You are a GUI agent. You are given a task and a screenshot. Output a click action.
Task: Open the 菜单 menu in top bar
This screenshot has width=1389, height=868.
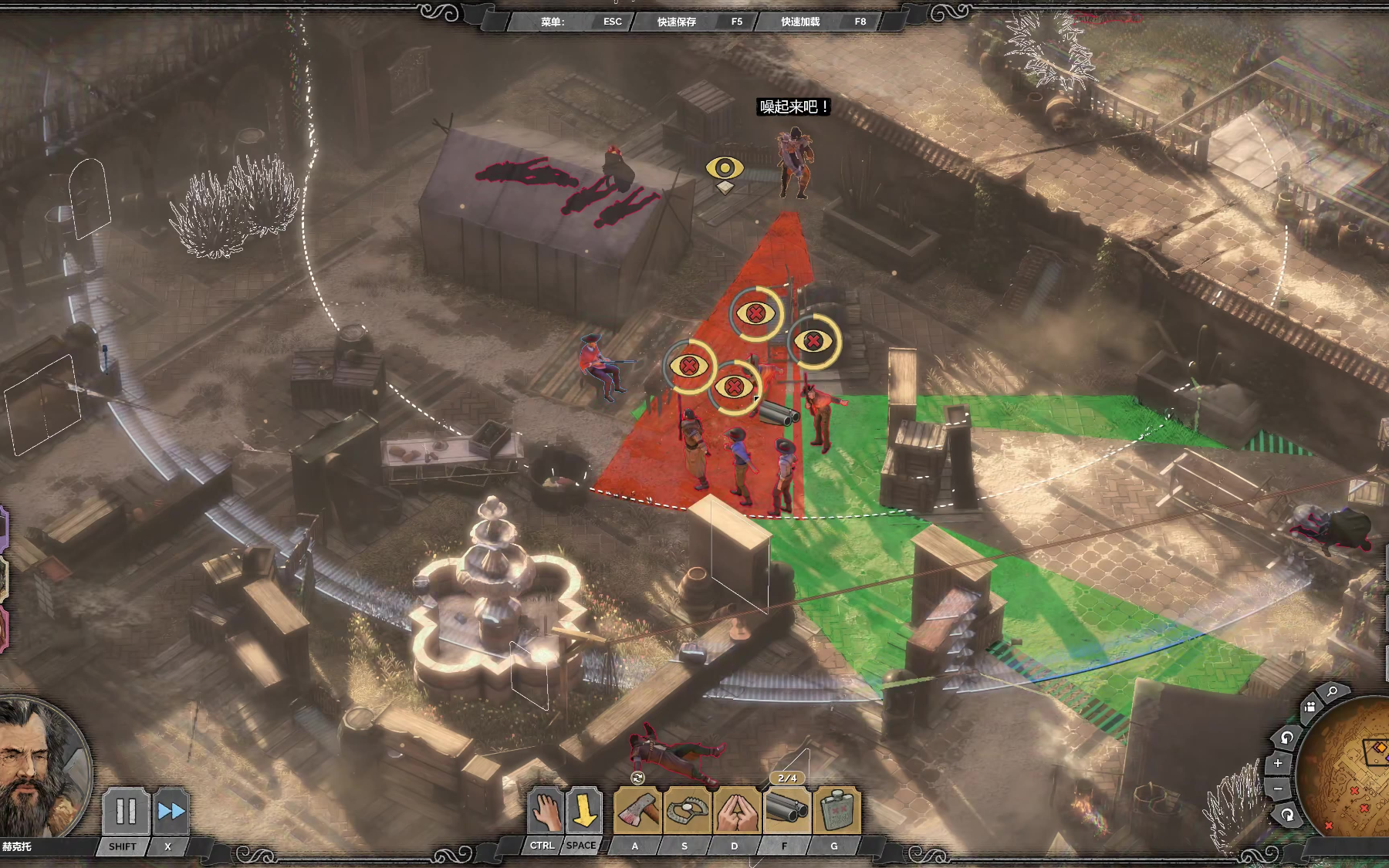(x=553, y=22)
